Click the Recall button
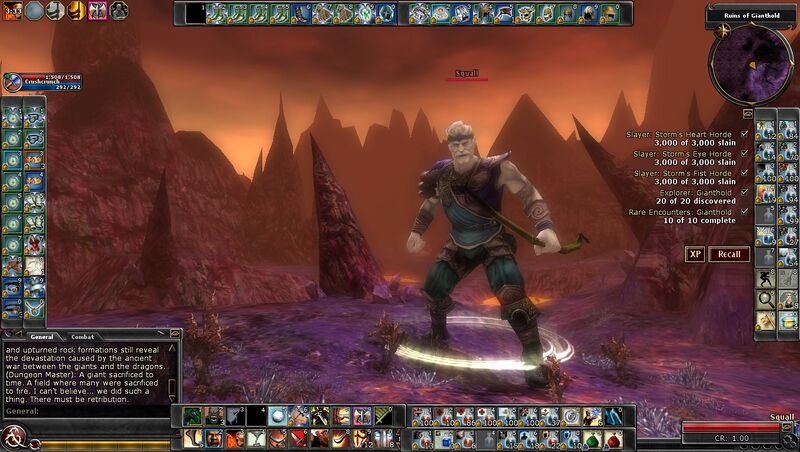The height and width of the screenshot is (452, 800). click(729, 254)
